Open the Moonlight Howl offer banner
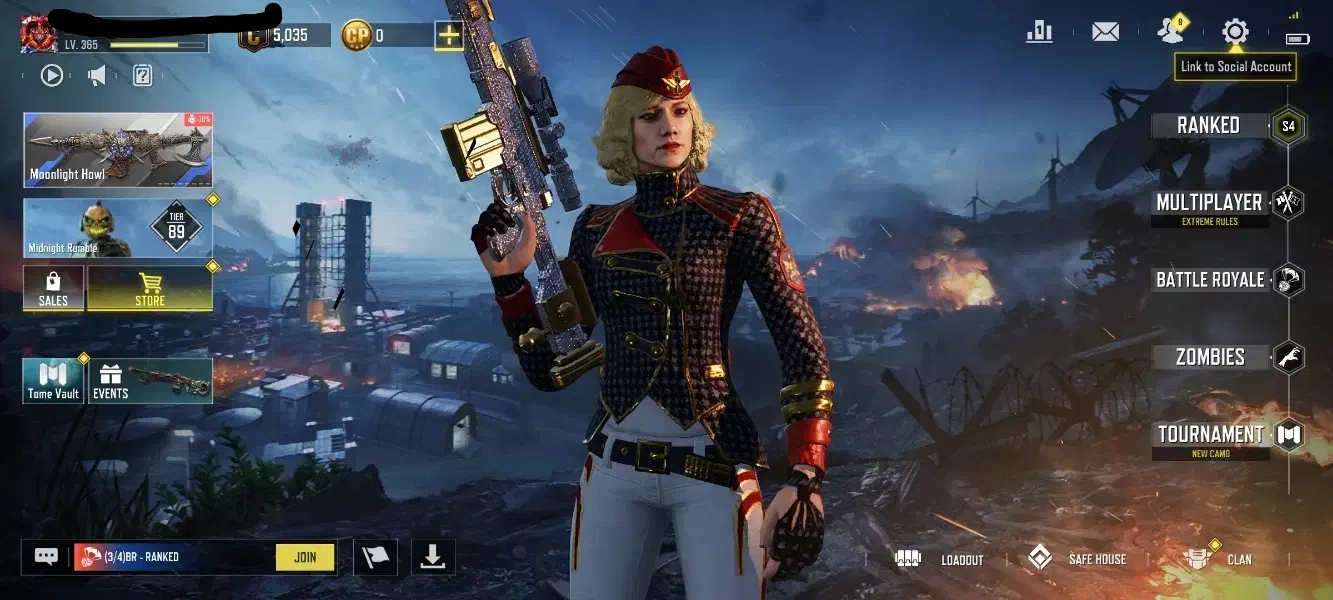This screenshot has width=1333, height=600. [x=118, y=150]
